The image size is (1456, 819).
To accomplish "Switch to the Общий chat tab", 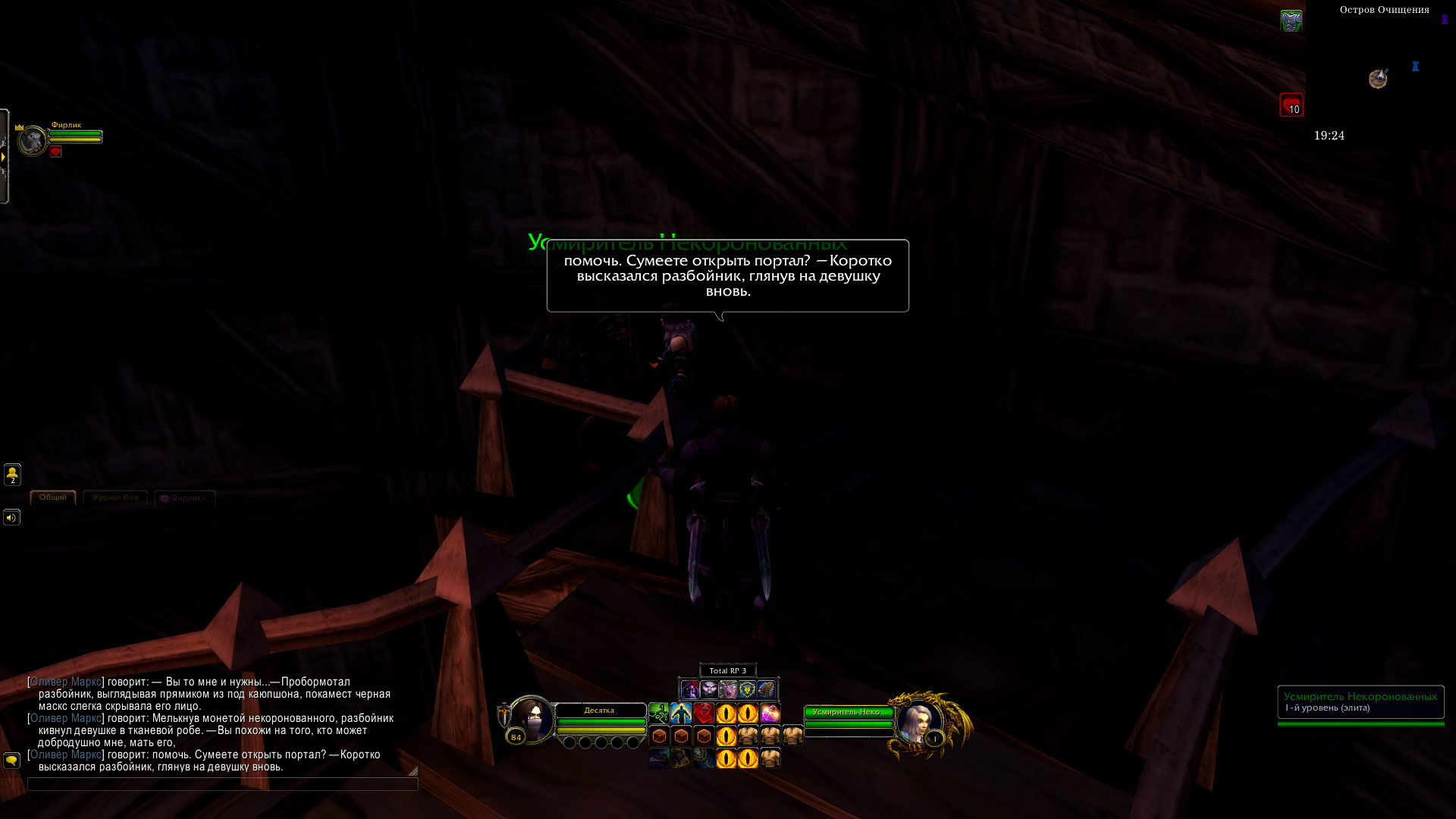I will click(53, 497).
